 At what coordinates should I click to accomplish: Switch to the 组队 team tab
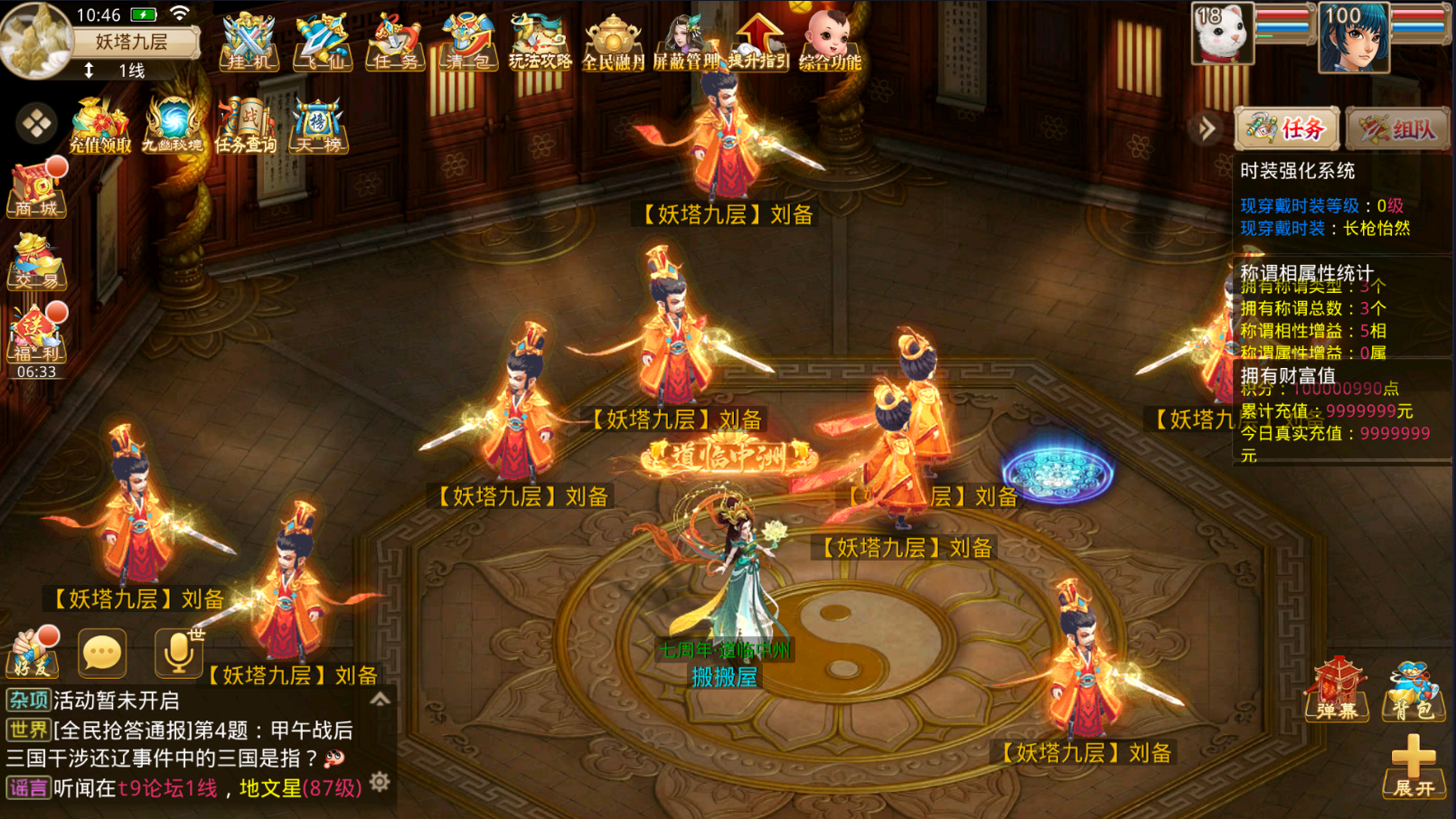coord(1397,129)
